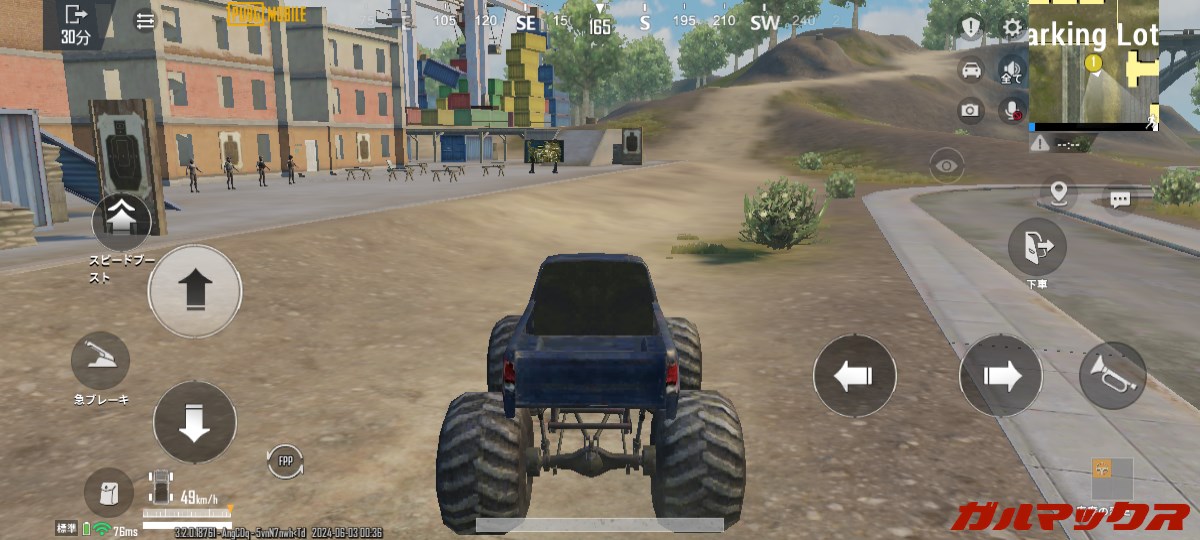Accelerate with the up arrow button
1200x540 pixels.
(195, 291)
